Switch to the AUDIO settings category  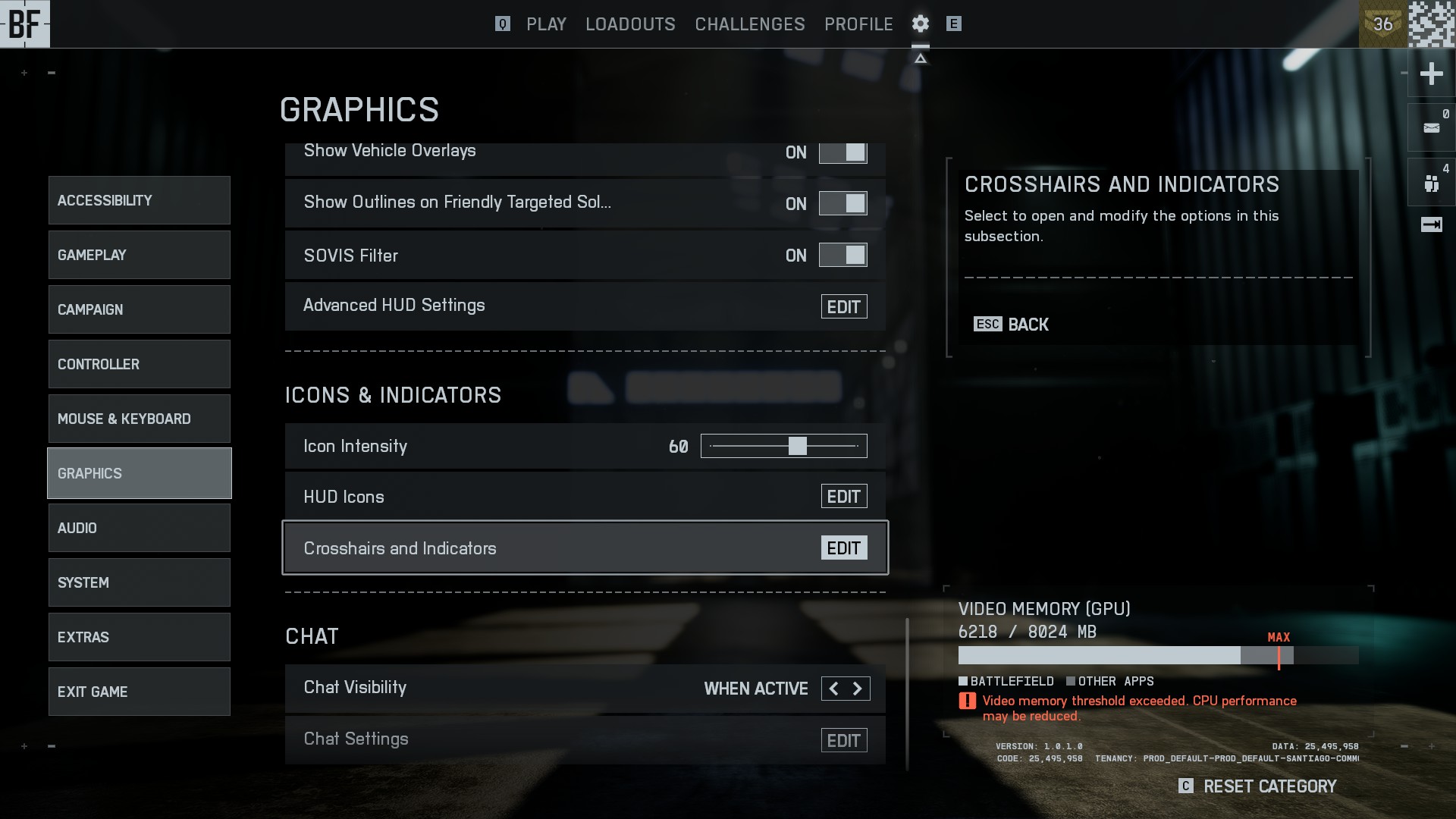point(140,528)
